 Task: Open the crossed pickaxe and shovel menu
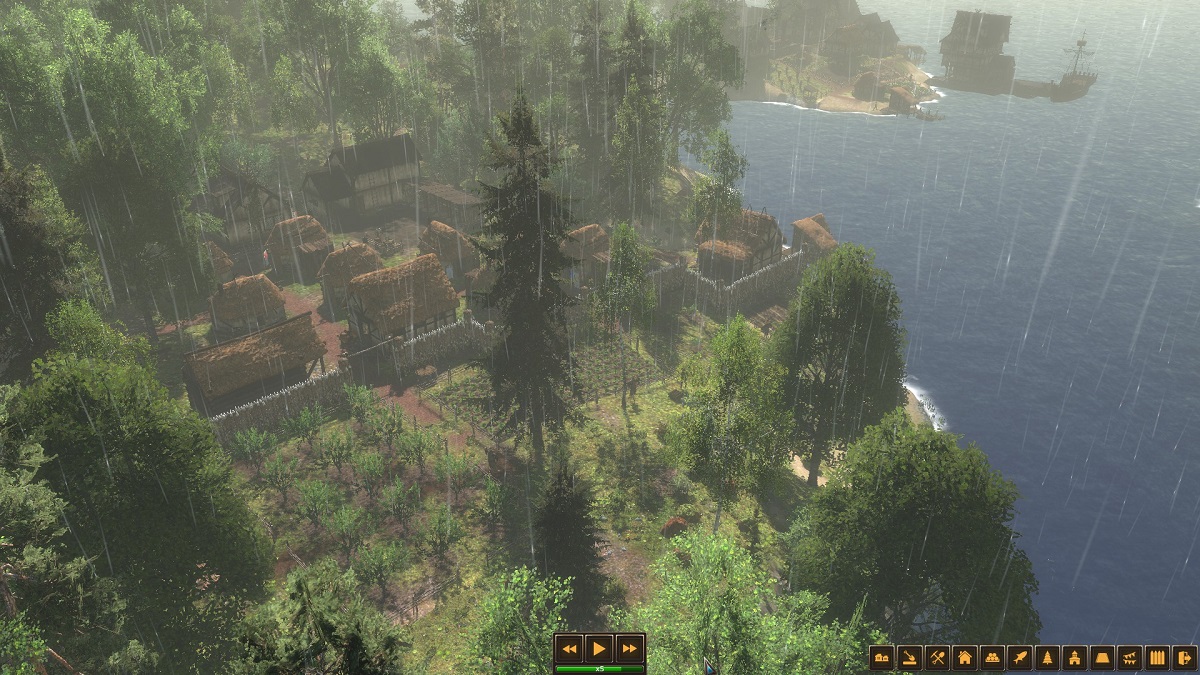pos(937,657)
